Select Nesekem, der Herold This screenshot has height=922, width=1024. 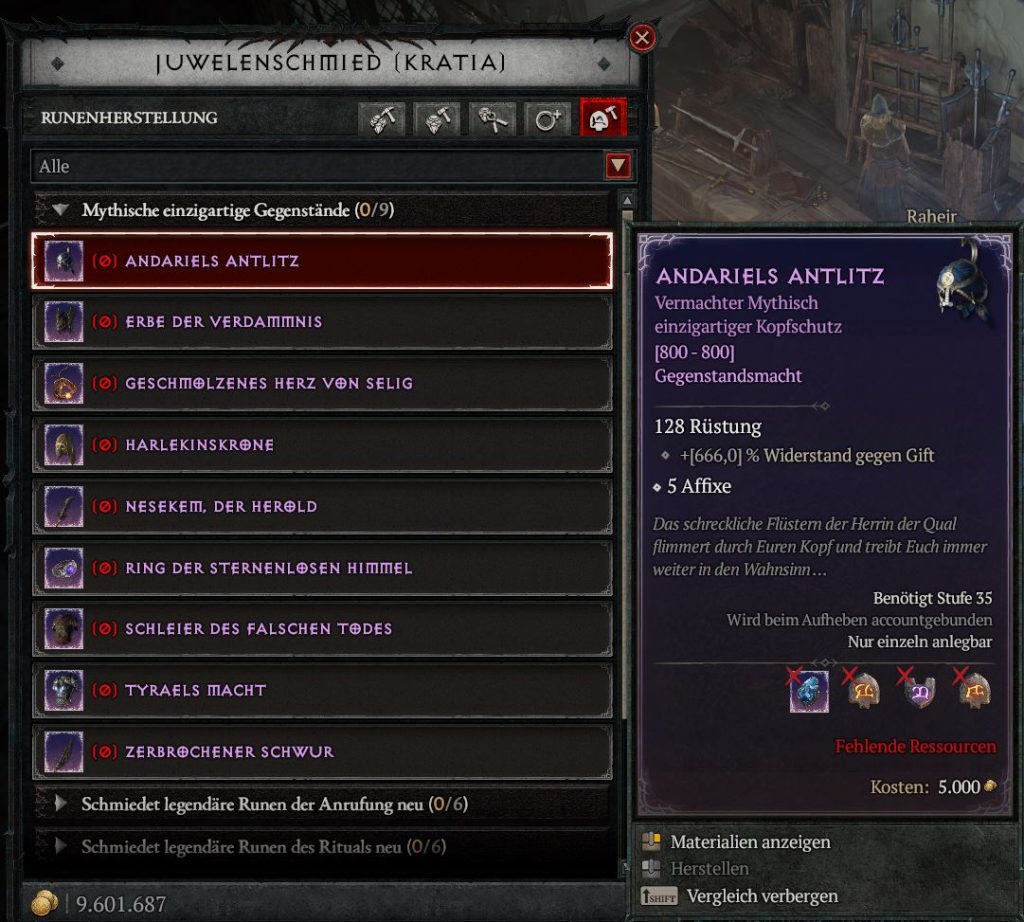pyautogui.click(x=322, y=506)
